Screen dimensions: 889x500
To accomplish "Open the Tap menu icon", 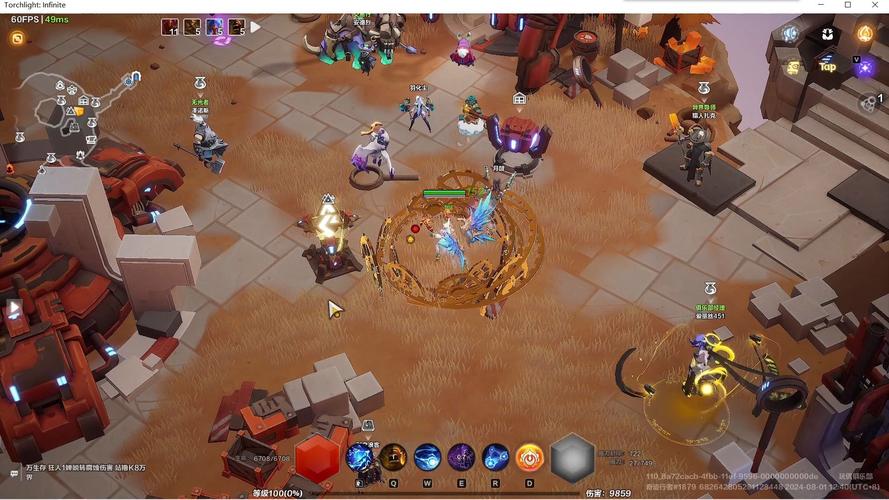I will 828,66.
